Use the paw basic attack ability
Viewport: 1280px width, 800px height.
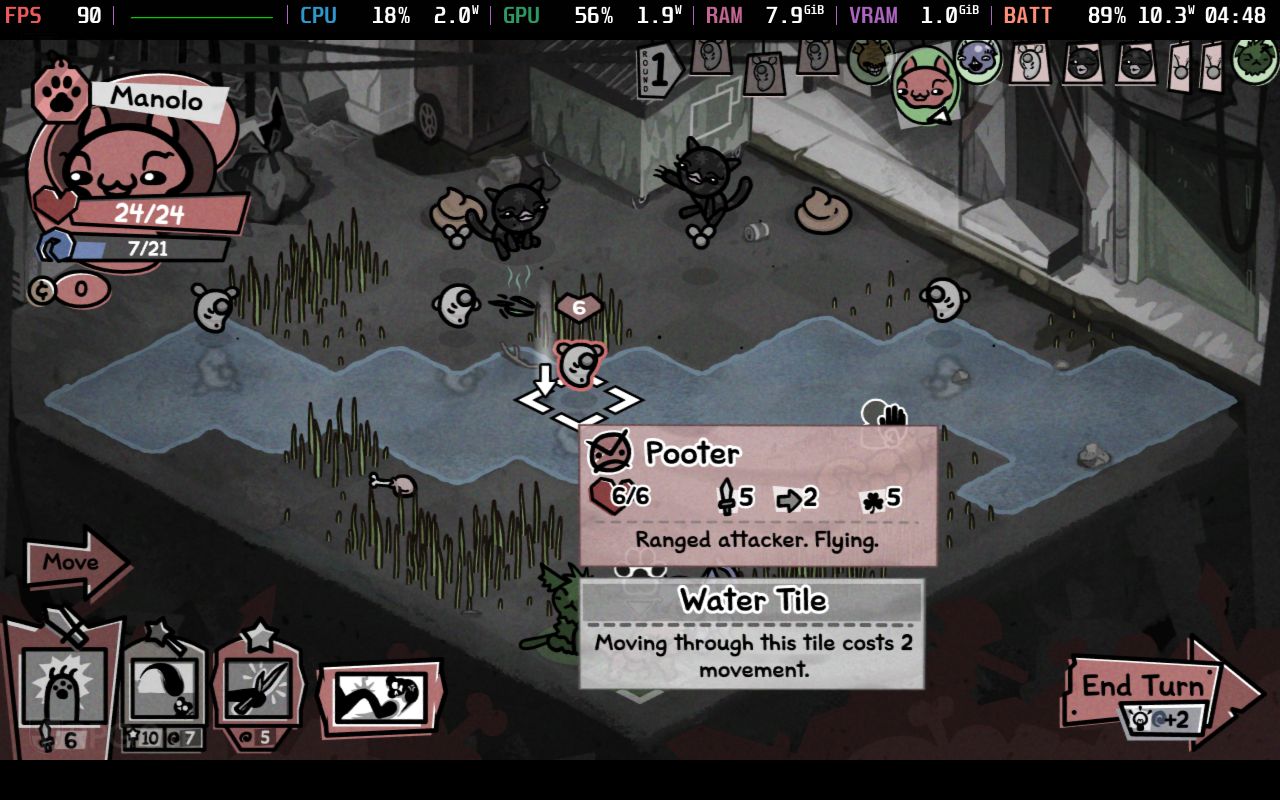(x=64, y=686)
